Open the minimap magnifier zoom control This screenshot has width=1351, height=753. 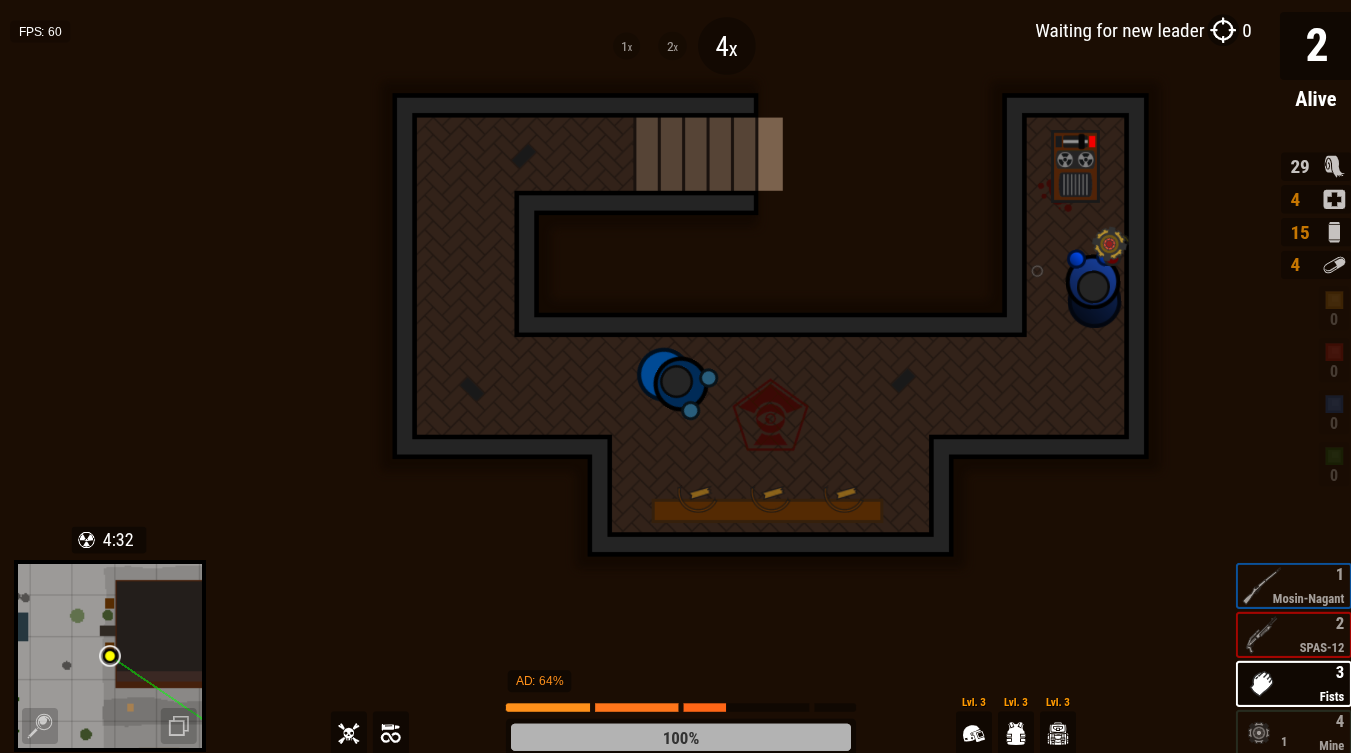tap(39, 726)
